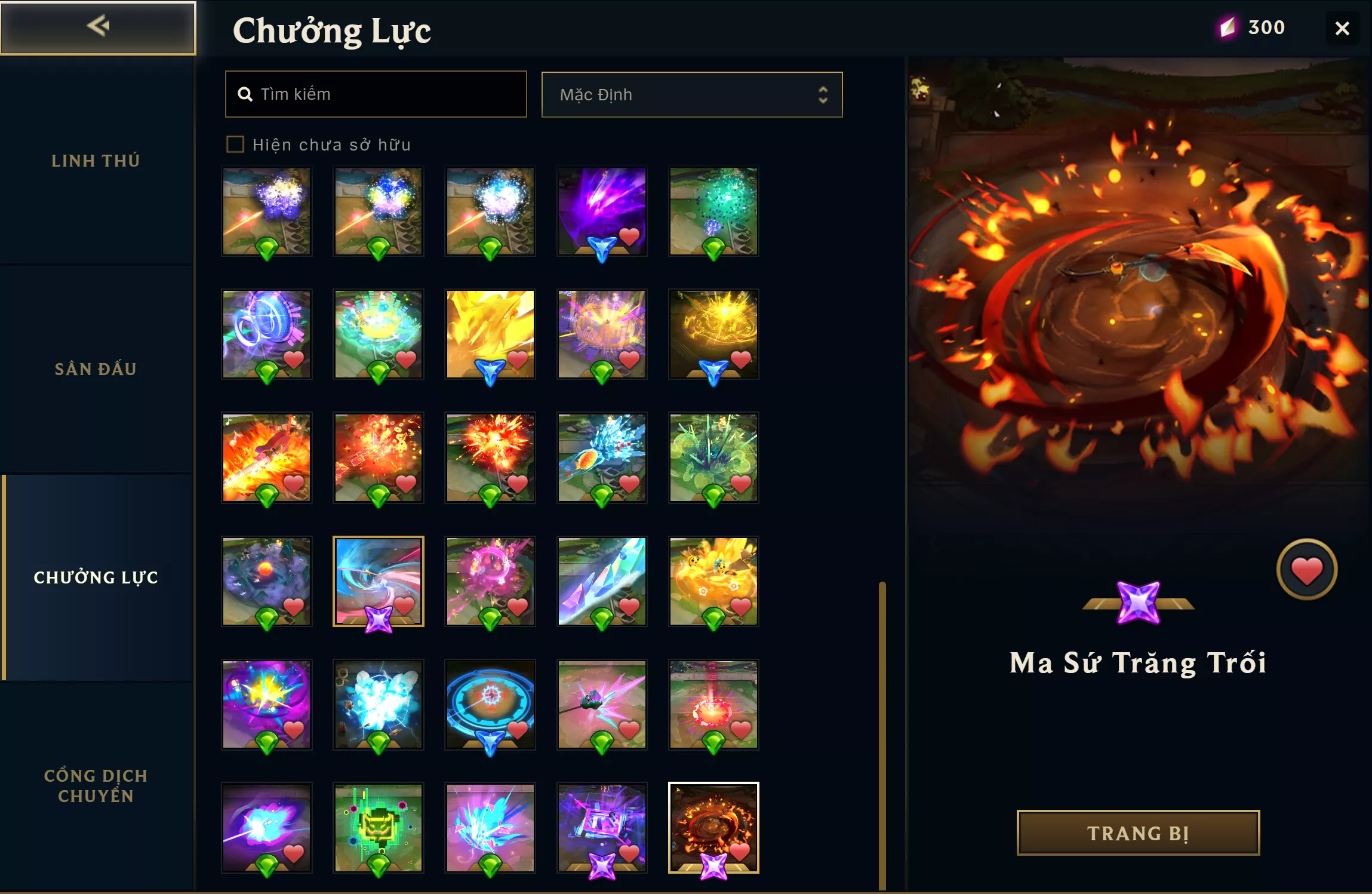Enable the 'Hiện chưa sở hữu' checkbox
The image size is (1372, 894).
point(236,144)
